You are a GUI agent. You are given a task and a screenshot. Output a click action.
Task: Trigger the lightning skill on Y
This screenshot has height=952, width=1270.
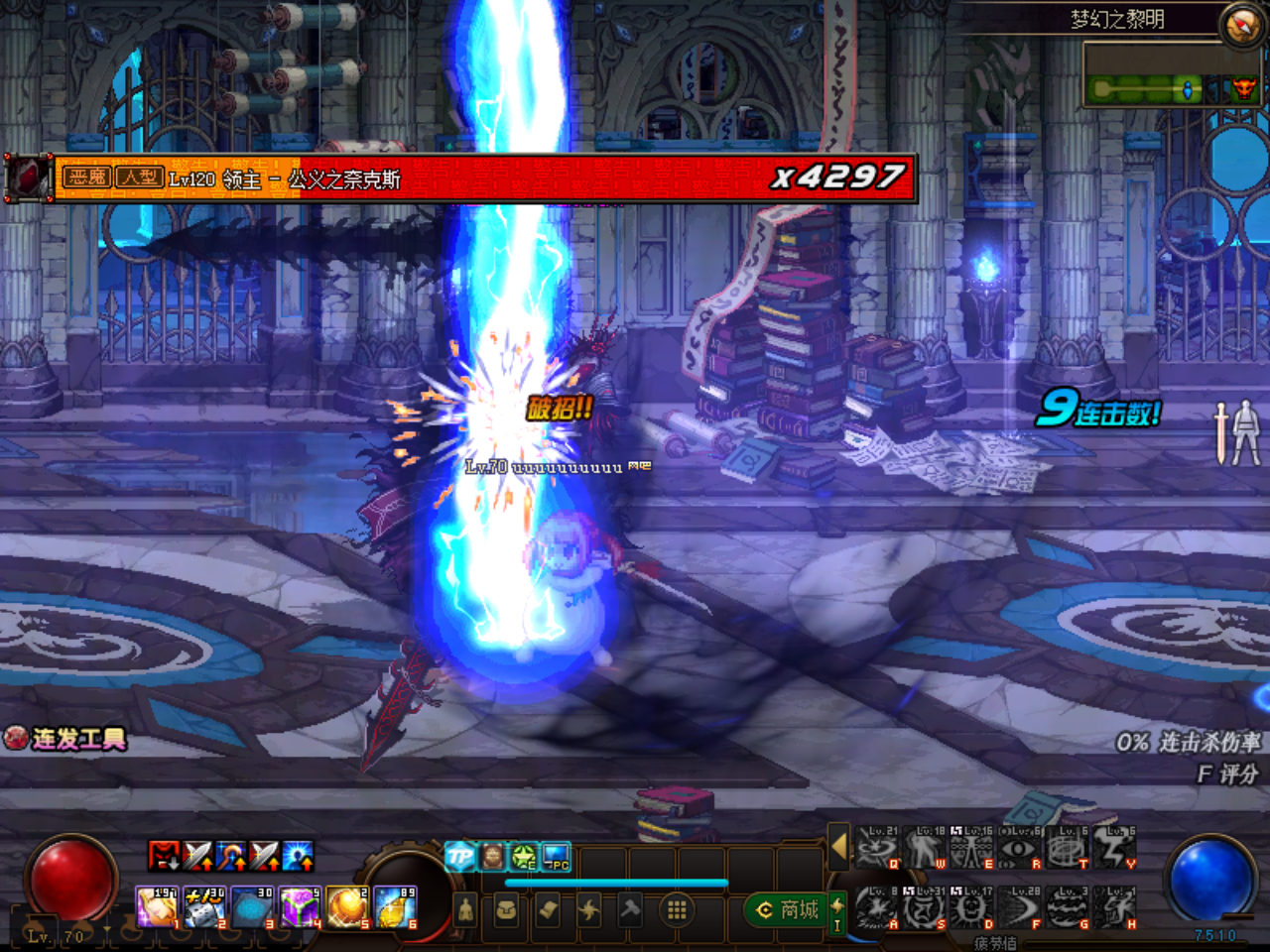coord(1115,849)
